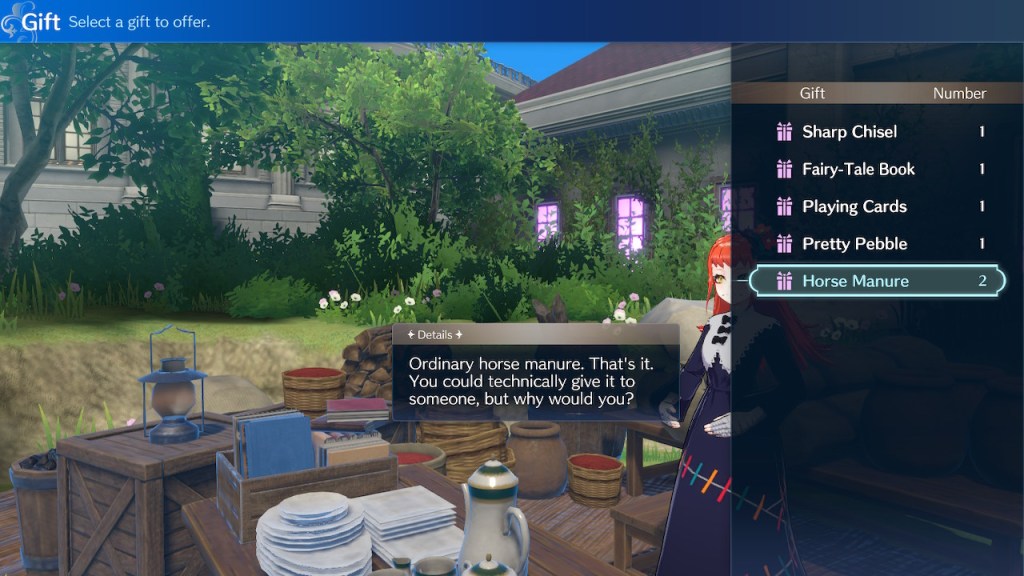Select the Sharp Chisel gift
Image resolution: width=1024 pixels, height=576 pixels.
(850, 132)
